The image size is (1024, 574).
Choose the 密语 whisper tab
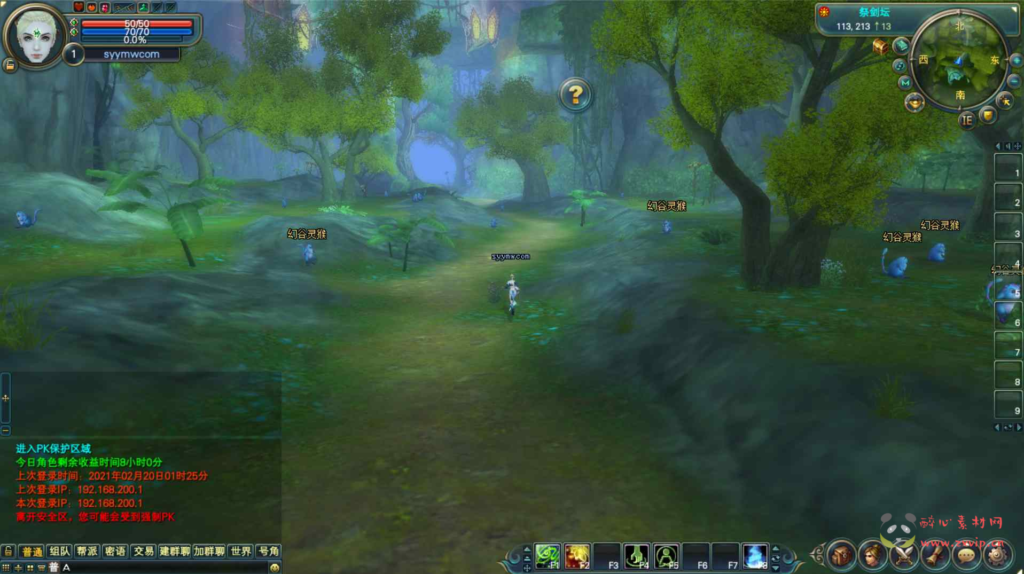(x=115, y=551)
